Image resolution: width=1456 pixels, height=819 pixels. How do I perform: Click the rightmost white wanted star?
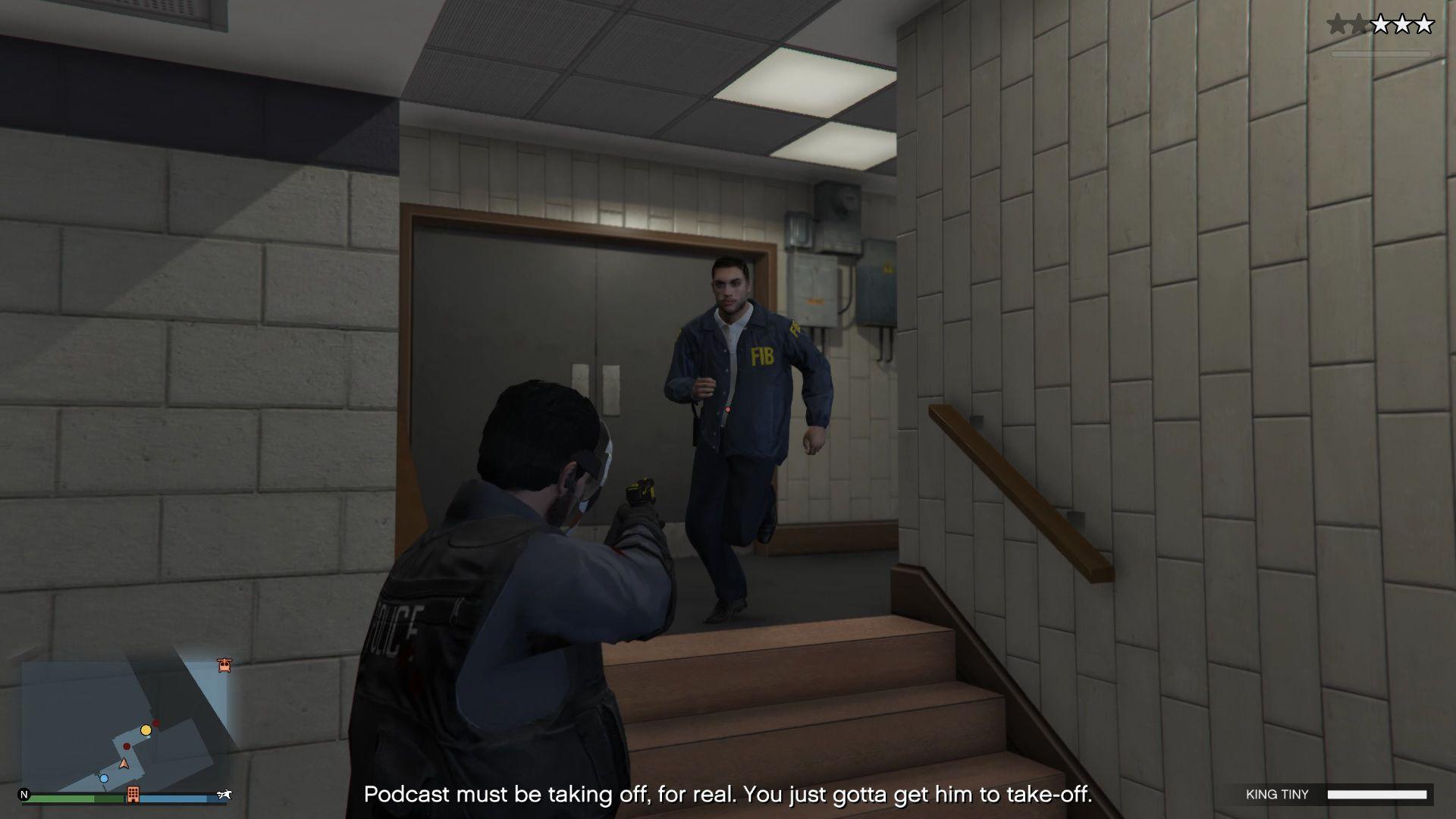(x=1423, y=24)
